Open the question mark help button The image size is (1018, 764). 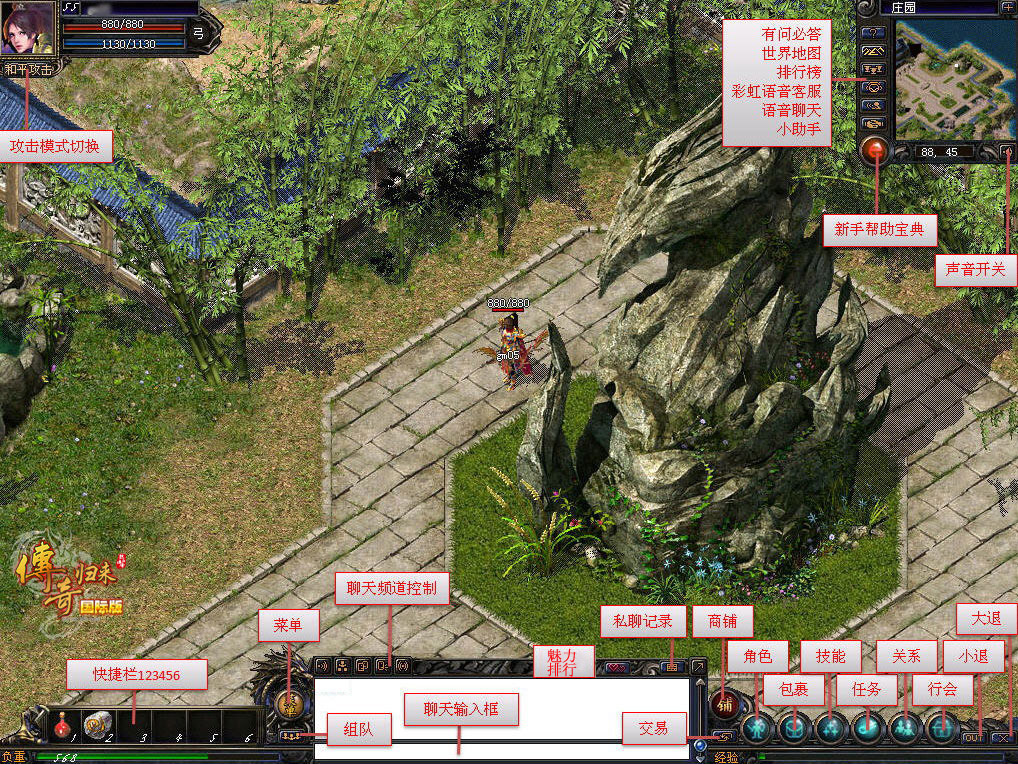tap(873, 31)
